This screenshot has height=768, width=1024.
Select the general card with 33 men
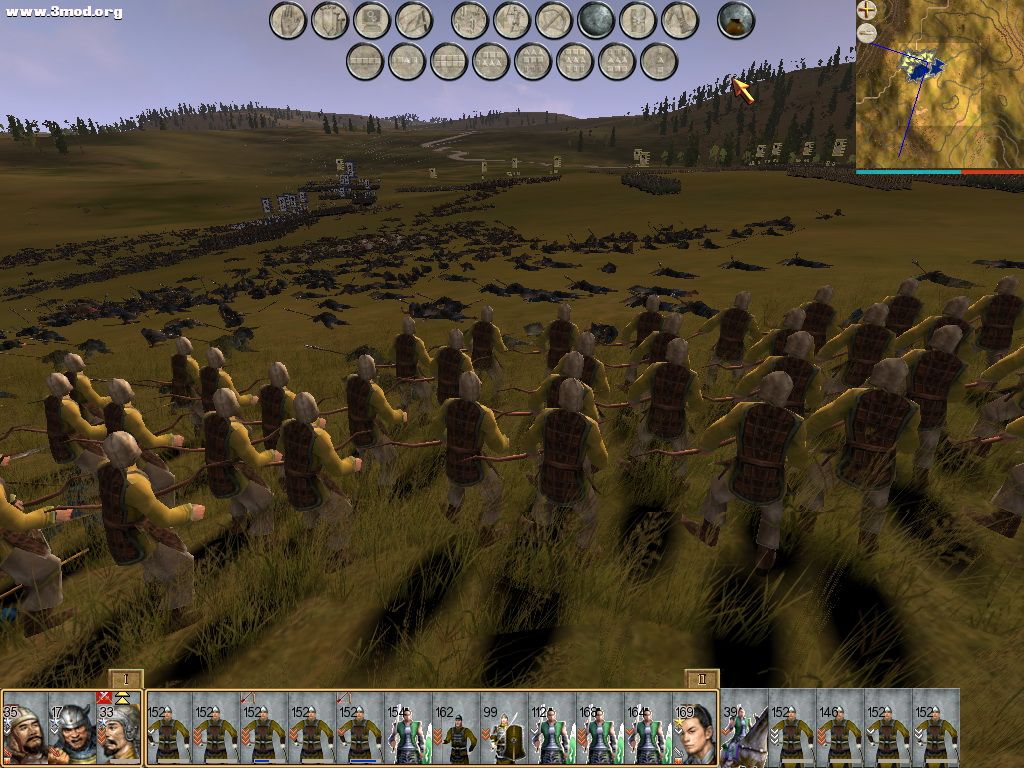pyautogui.click(x=120, y=728)
